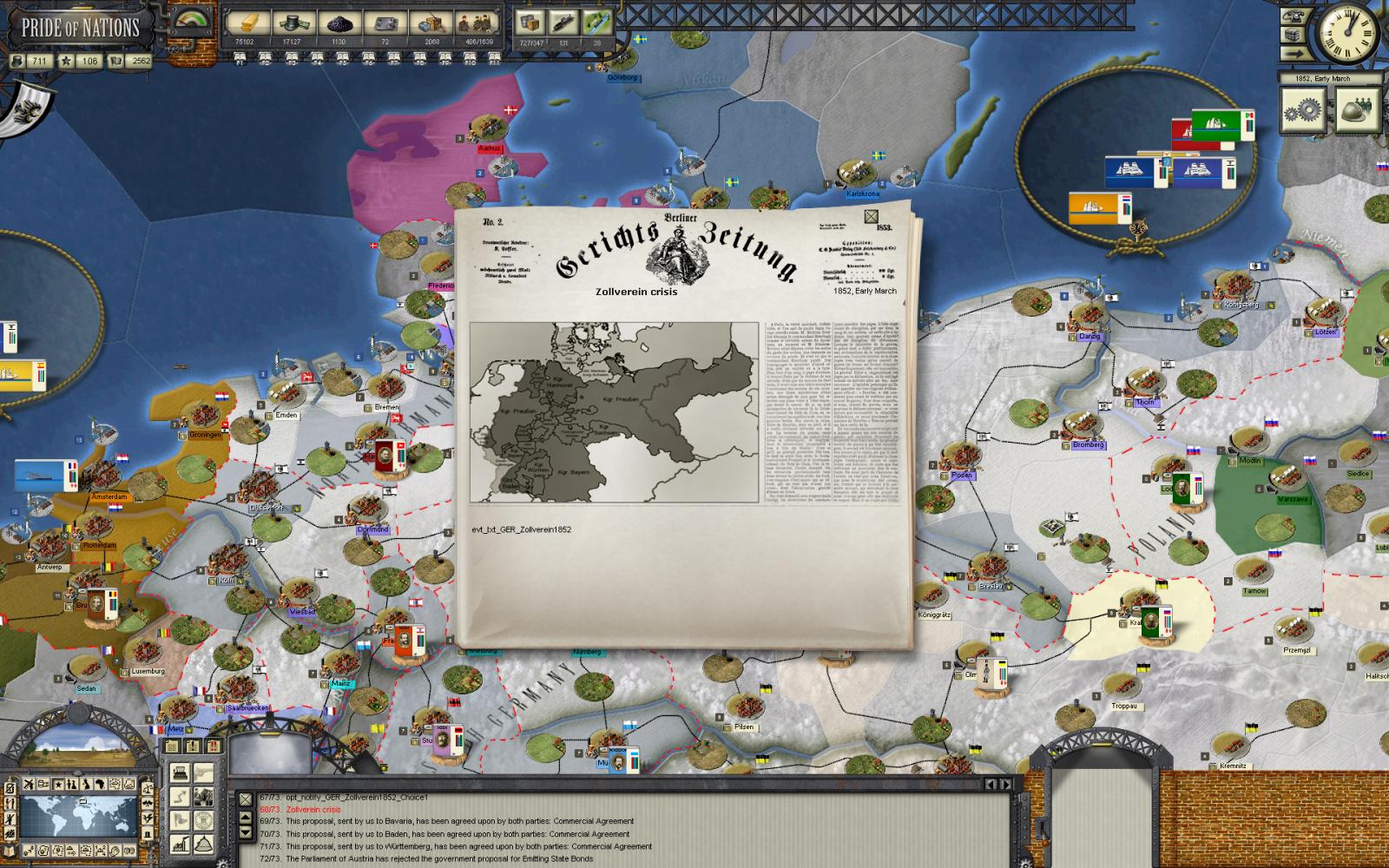The width and height of the screenshot is (1389, 868).
Task: Close the Zollverein crisis newspaper
Action: (x=872, y=217)
